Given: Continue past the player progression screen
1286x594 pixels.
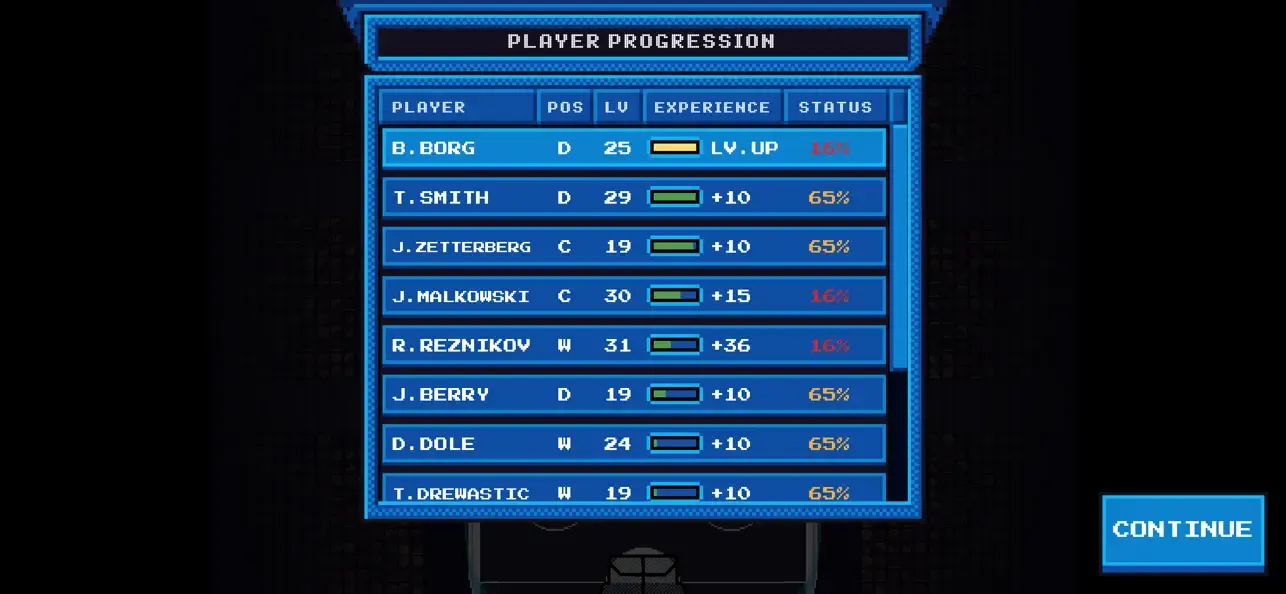Looking at the screenshot, I should (1182, 530).
